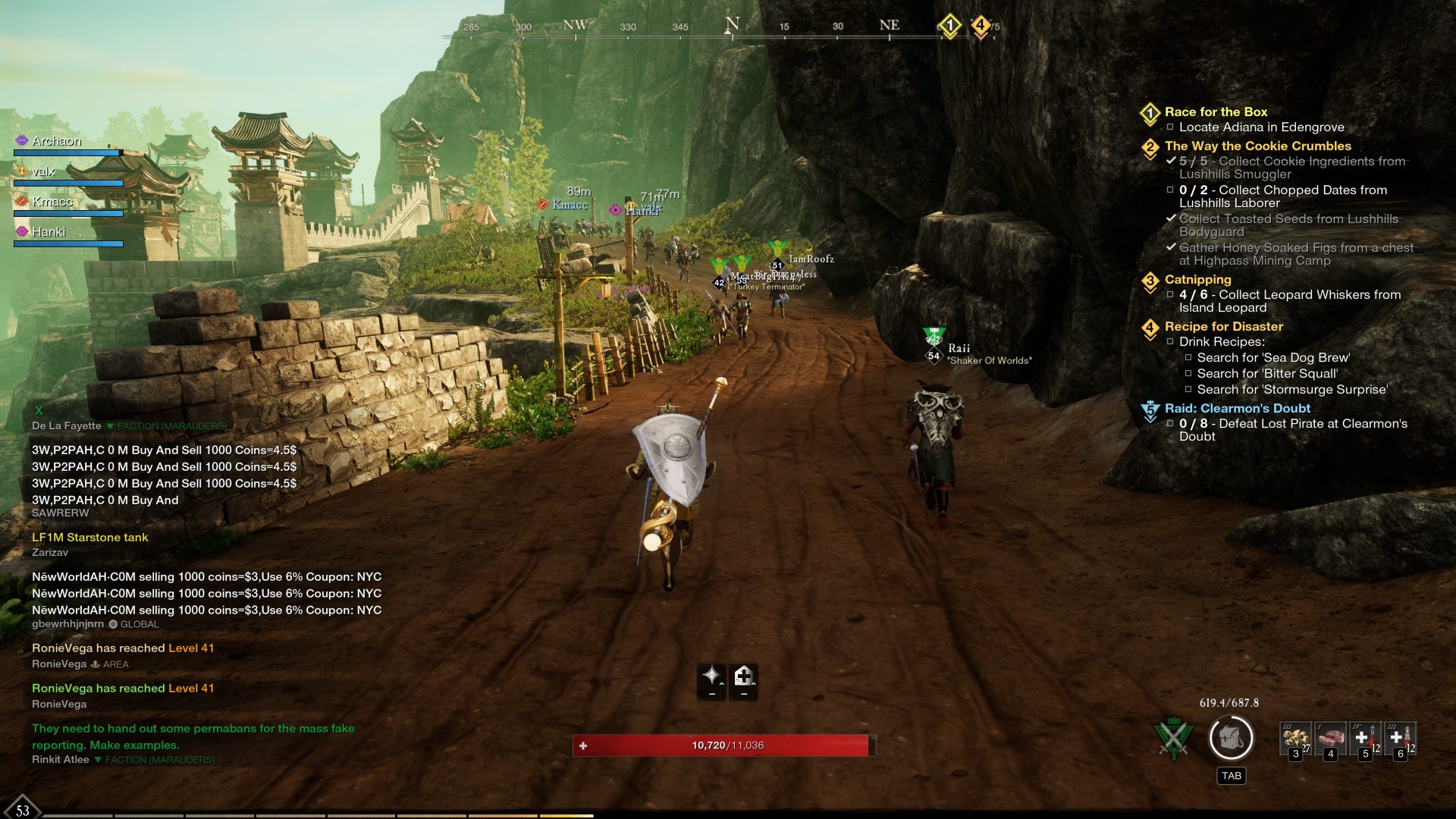The width and height of the screenshot is (1456, 819).
Task: Select party member Hanki
Action: click(49, 232)
